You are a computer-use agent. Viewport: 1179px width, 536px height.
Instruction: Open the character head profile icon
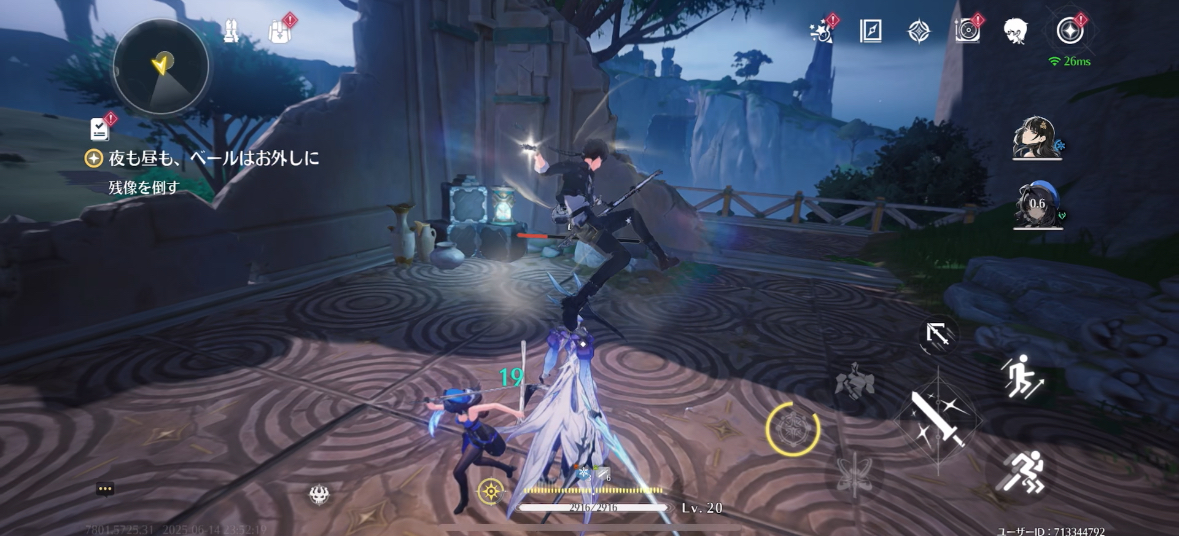tap(1016, 31)
